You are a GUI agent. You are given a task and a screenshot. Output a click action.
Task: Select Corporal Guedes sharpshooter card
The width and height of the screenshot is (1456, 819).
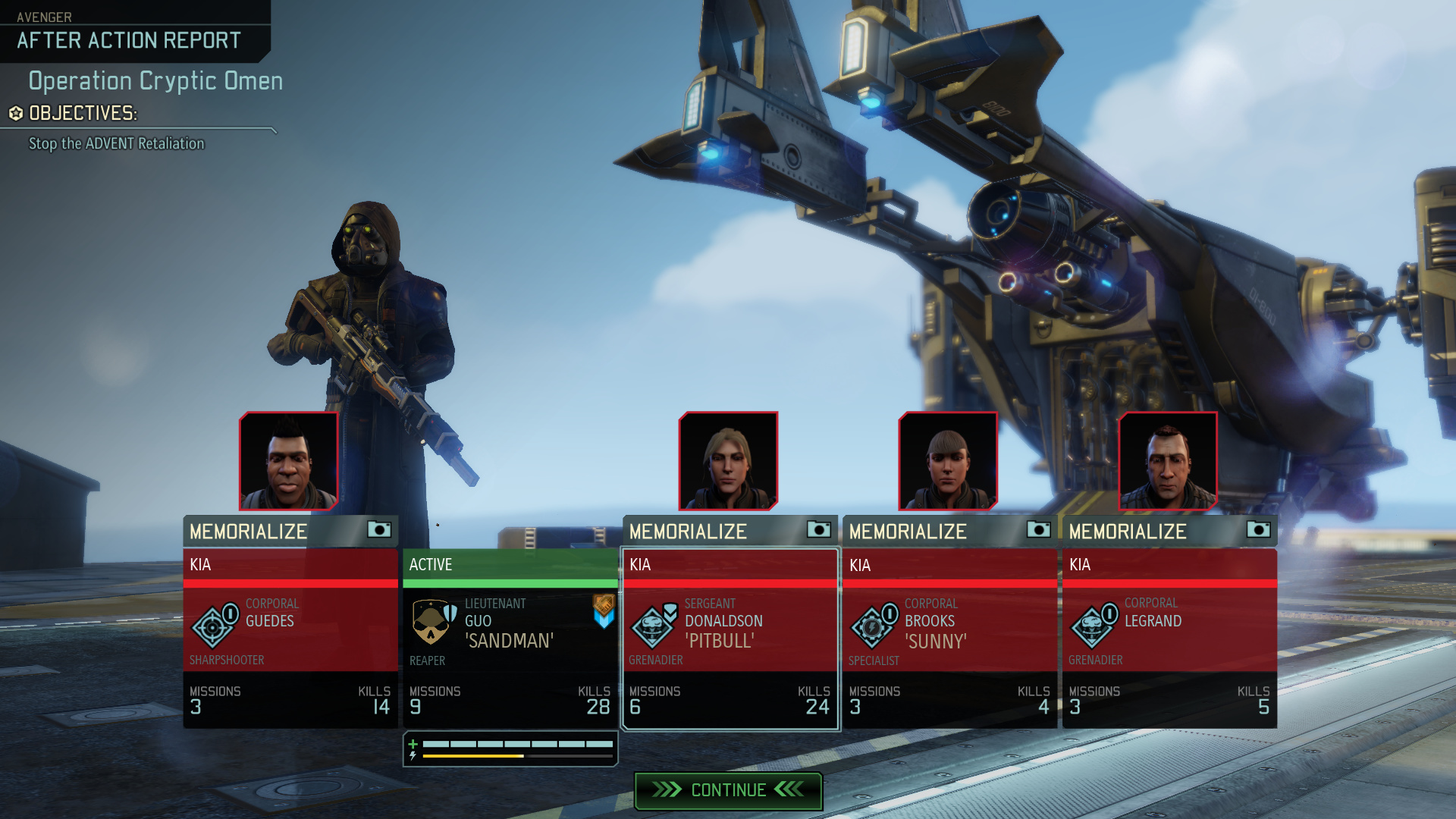[x=290, y=639]
